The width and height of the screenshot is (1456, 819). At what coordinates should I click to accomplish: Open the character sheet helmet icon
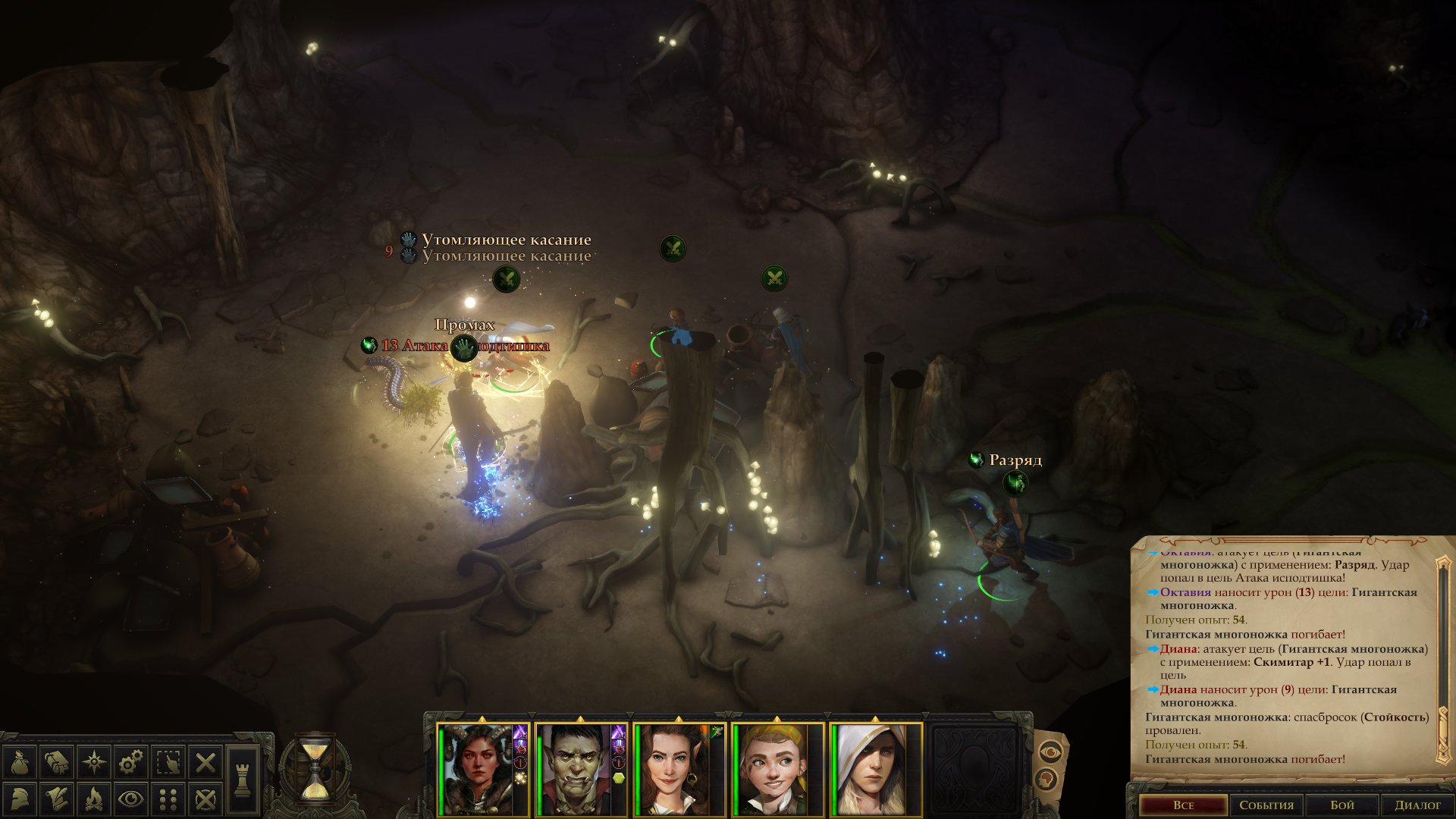(20, 799)
